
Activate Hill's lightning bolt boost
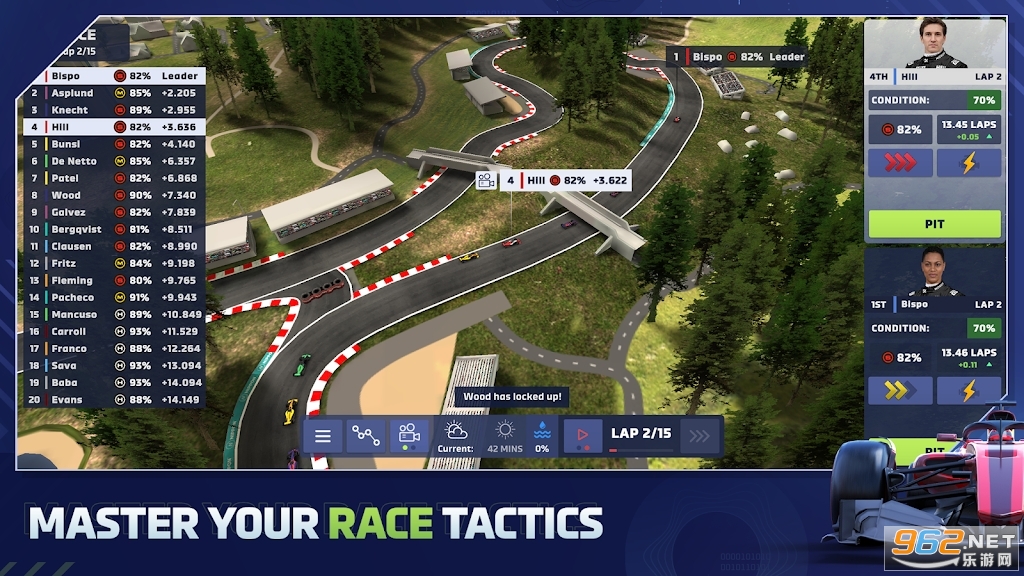968,163
